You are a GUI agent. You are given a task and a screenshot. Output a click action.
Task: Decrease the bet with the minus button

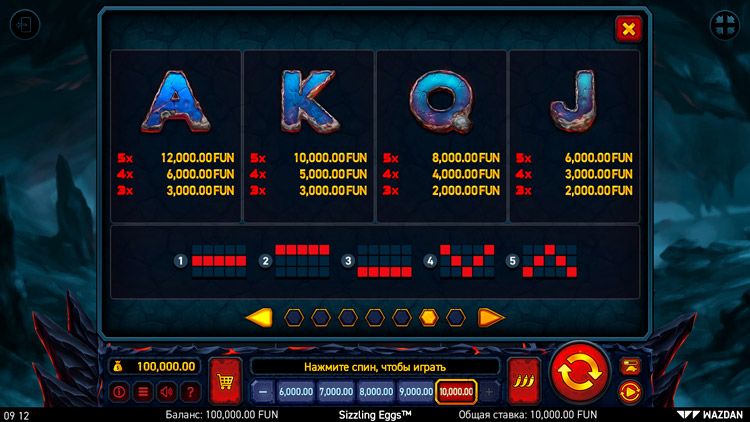pos(262,392)
